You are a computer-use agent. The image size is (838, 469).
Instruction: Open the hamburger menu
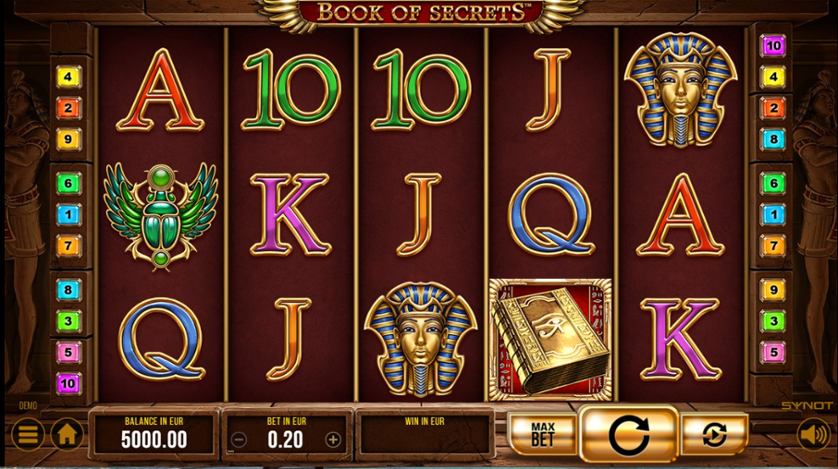[x=29, y=435]
